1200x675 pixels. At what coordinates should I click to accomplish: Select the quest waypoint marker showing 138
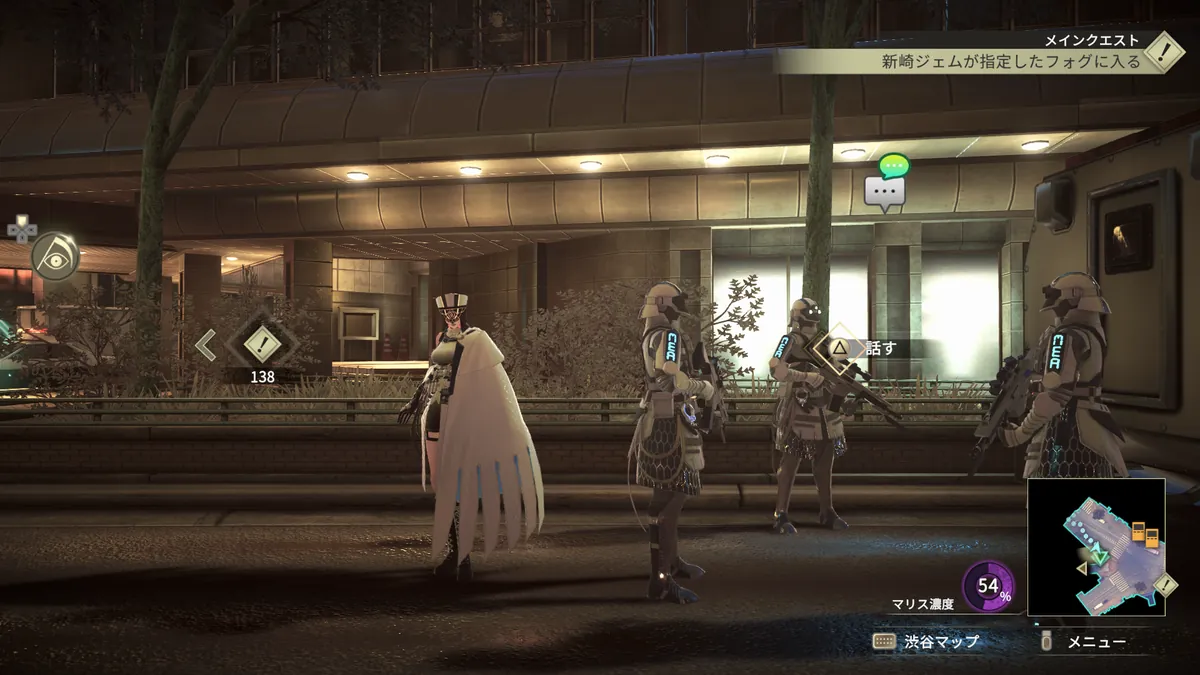[262, 345]
